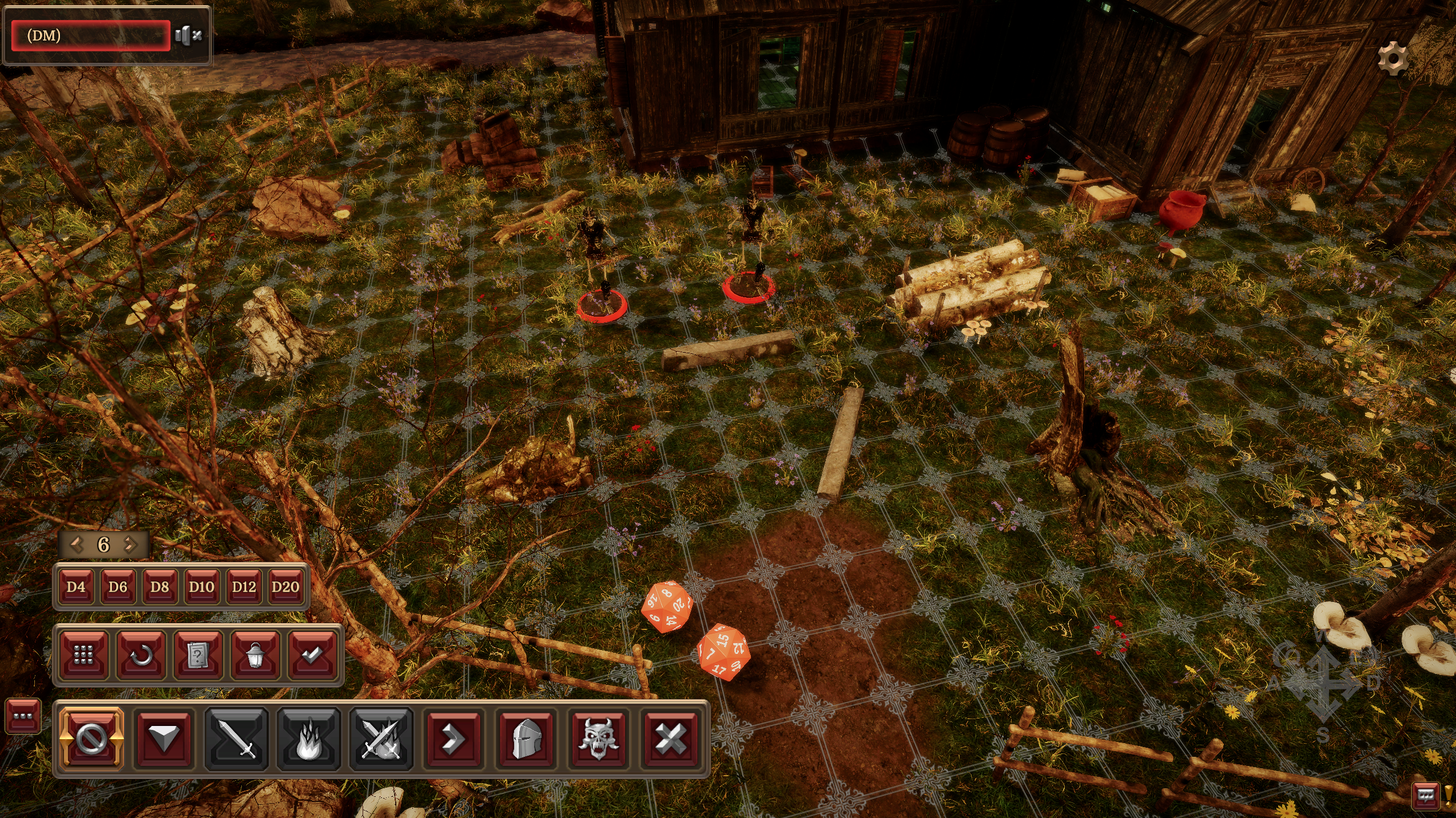1456x818 pixels.
Task: Open the chat speech bubble button
Action: point(1425,795)
